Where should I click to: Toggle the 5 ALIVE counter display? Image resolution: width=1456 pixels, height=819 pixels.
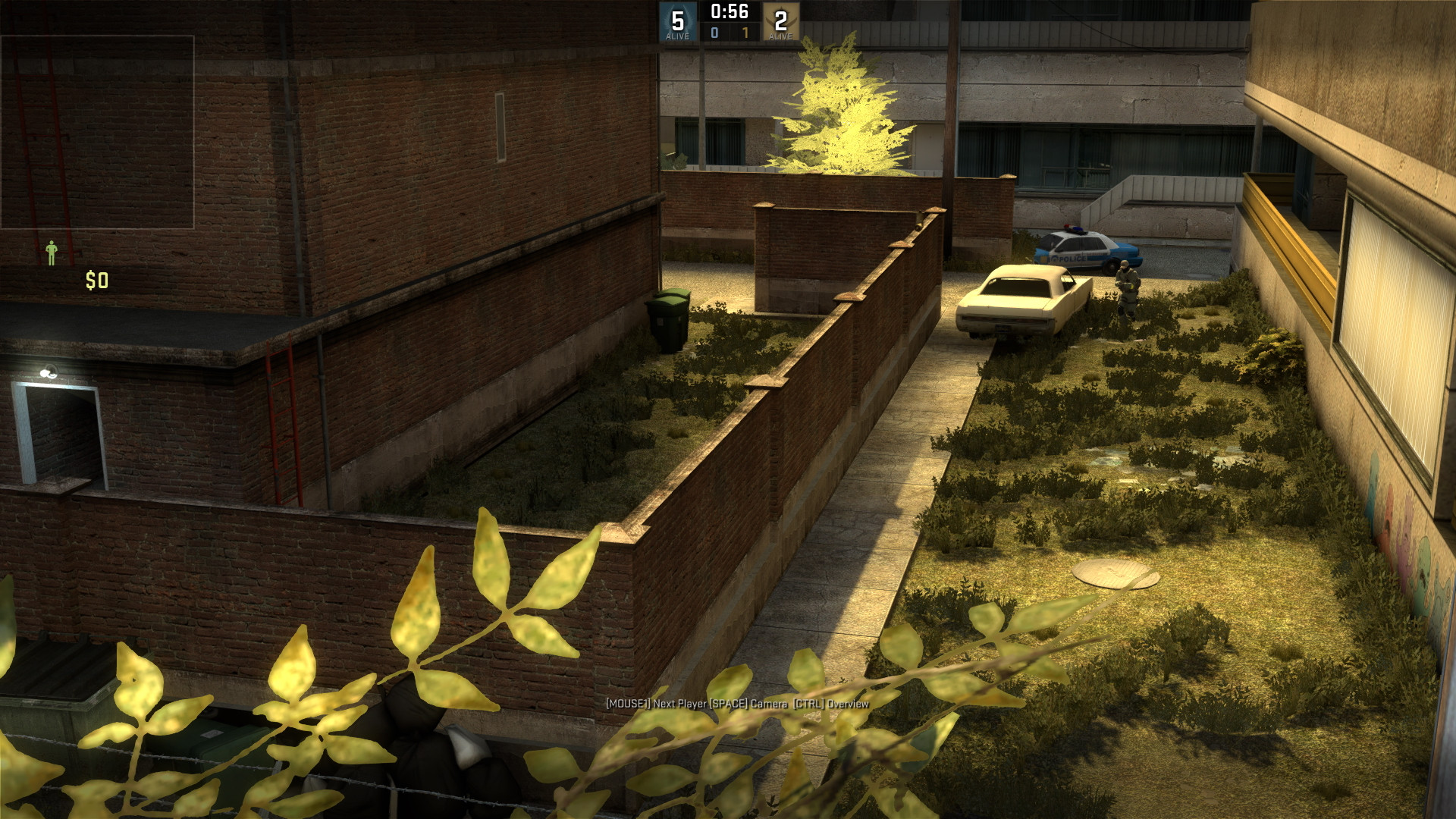click(677, 34)
